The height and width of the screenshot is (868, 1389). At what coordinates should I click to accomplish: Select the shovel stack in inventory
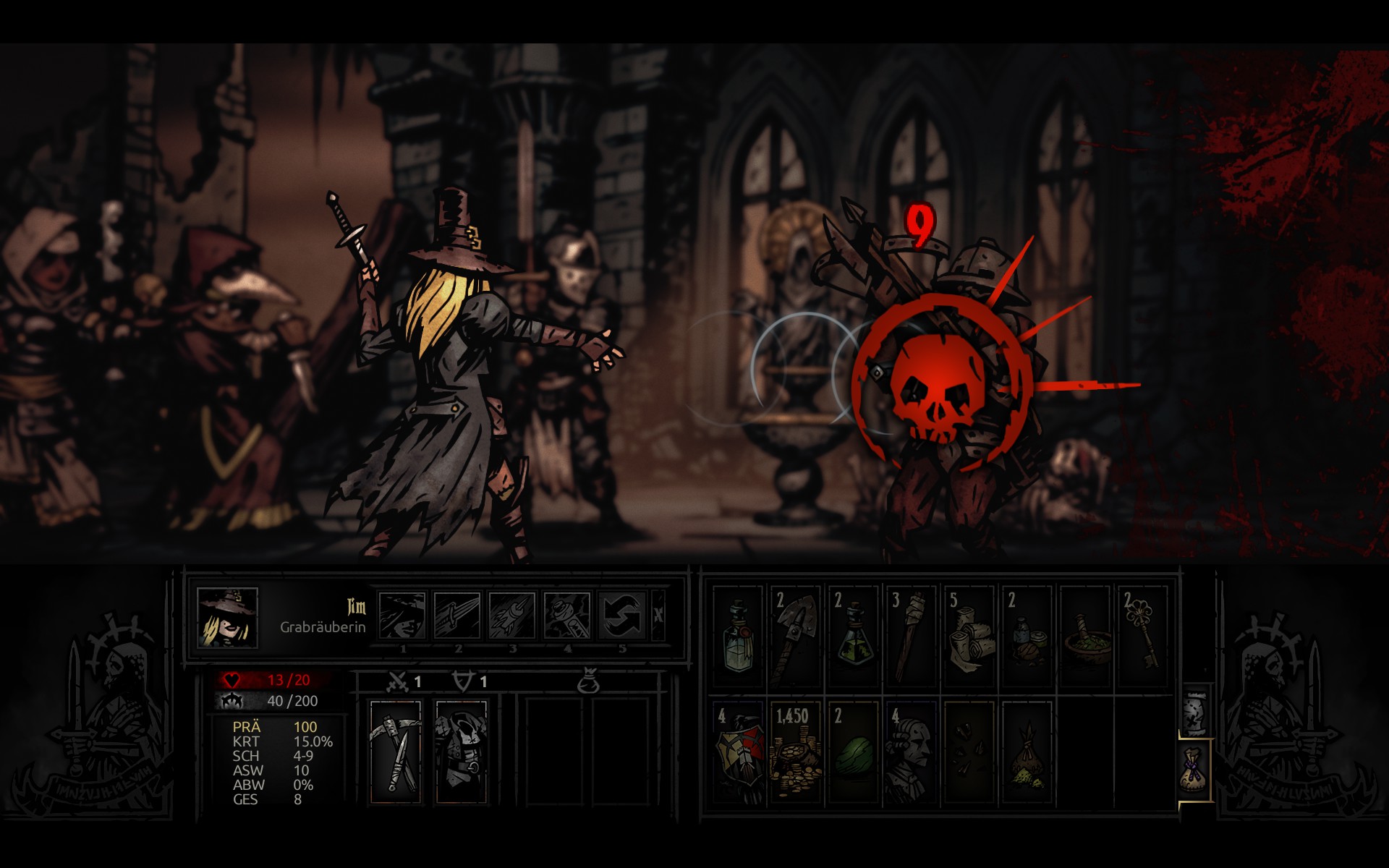[794, 637]
